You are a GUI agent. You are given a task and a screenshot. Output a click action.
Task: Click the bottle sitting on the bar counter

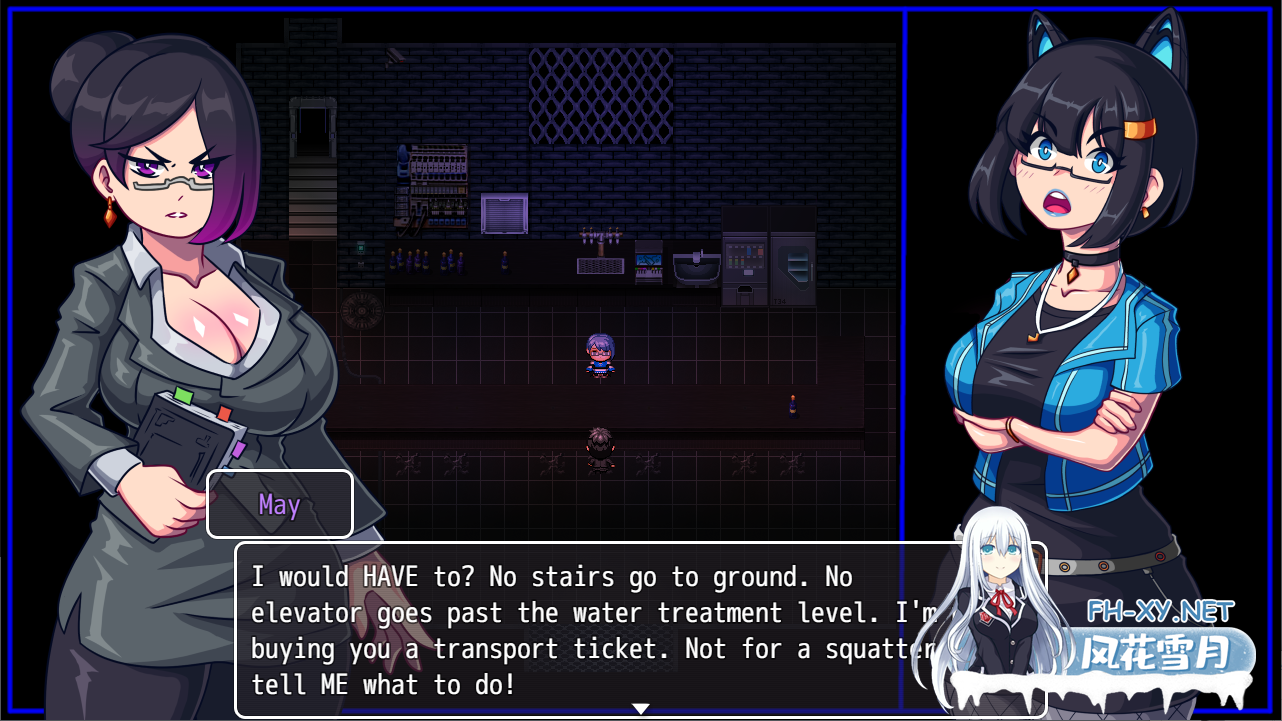click(504, 262)
